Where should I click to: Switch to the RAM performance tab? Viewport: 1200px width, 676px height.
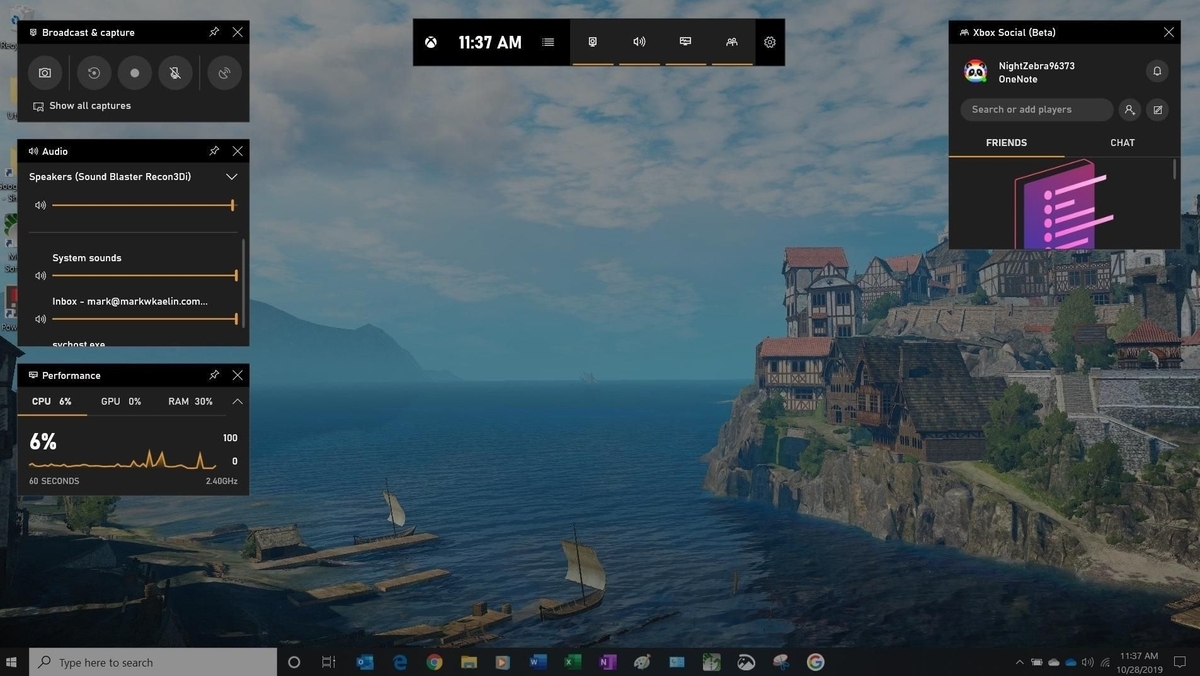190,401
